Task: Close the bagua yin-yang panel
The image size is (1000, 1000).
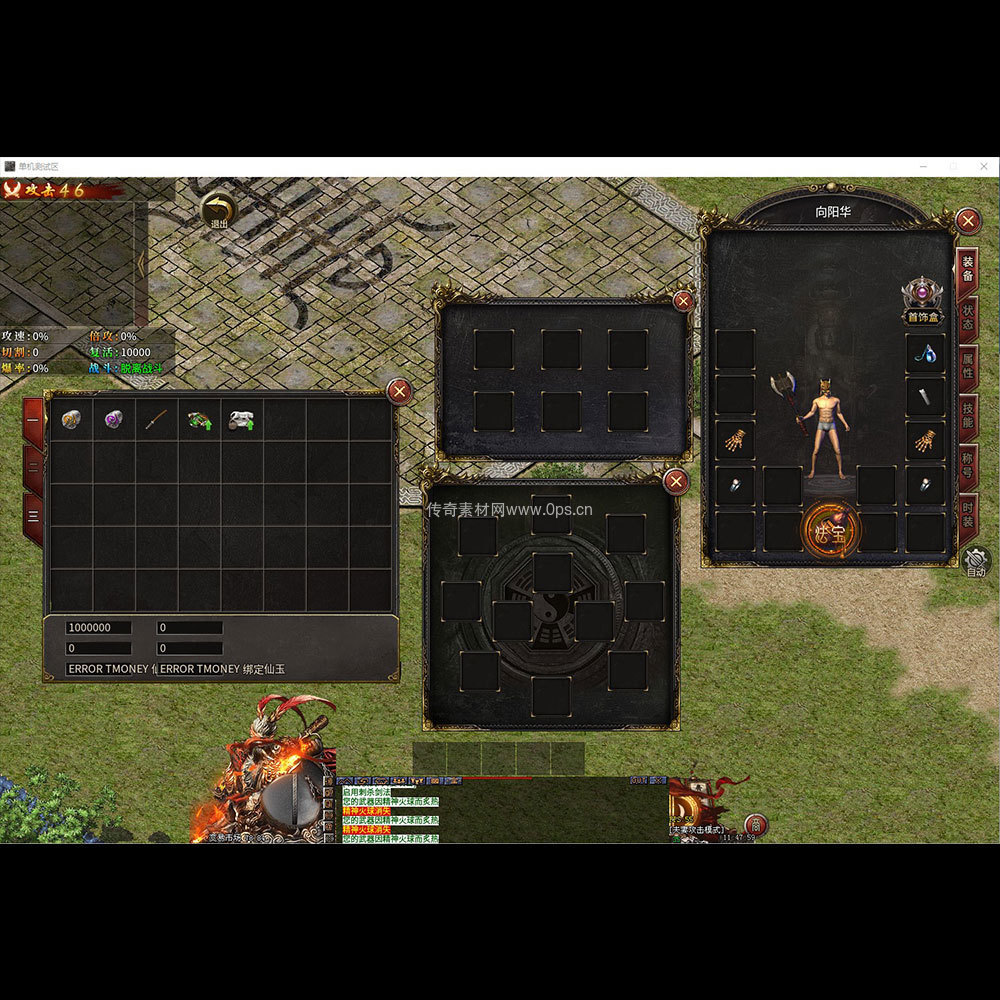Action: 677,482
